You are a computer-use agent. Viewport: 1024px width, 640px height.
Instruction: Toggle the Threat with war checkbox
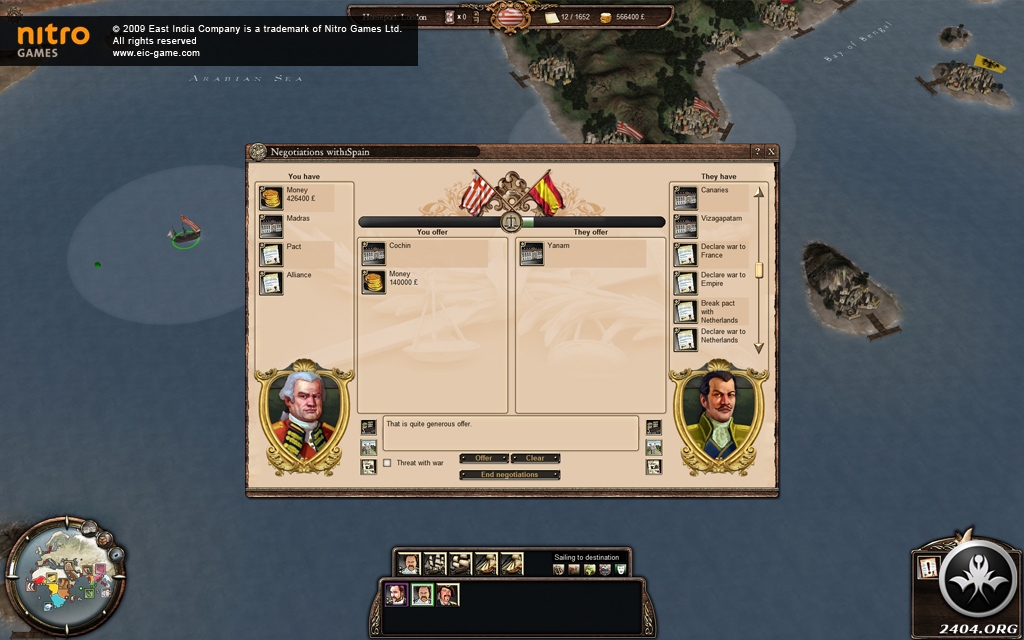[x=388, y=463]
